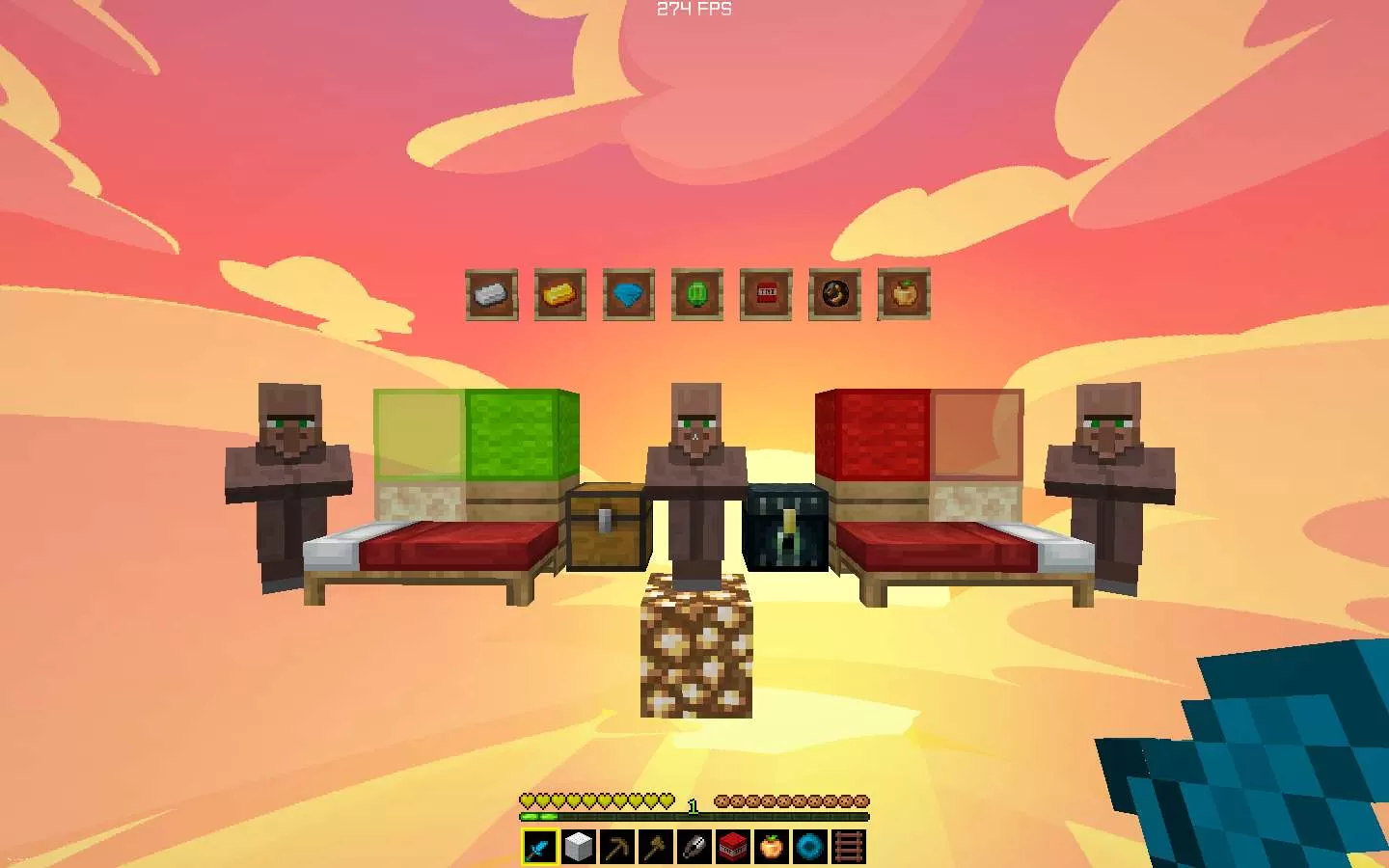Click the emerald item frame

click(x=696, y=295)
